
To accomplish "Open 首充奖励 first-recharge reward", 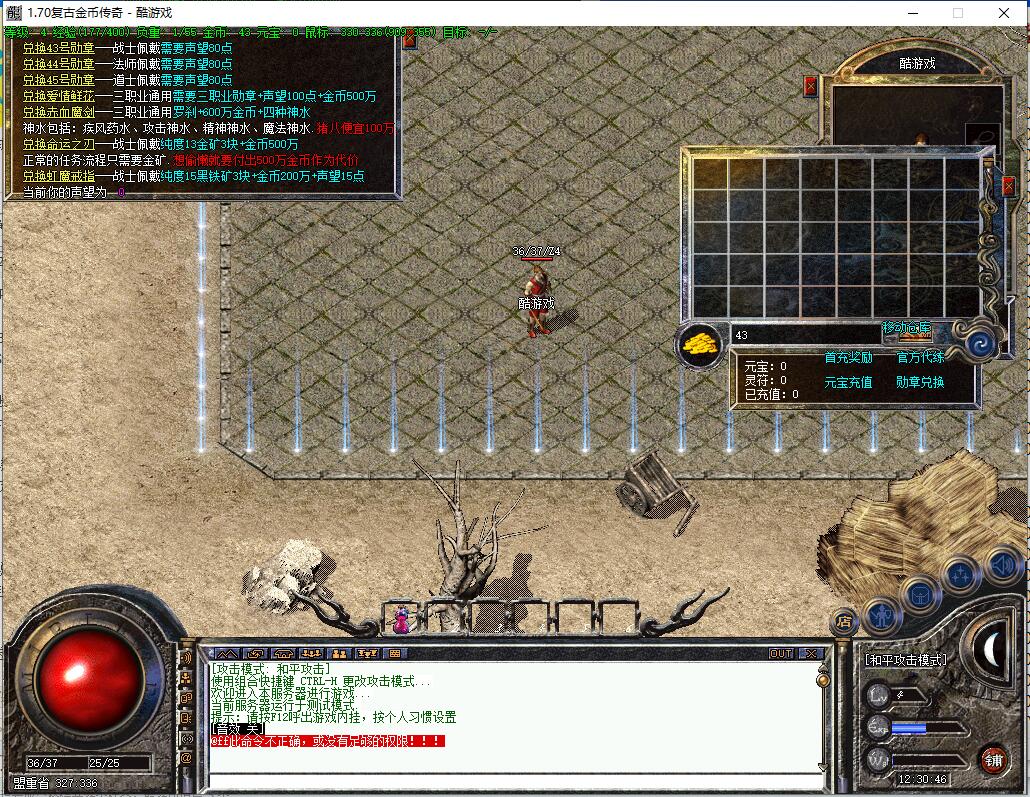I will (848, 357).
